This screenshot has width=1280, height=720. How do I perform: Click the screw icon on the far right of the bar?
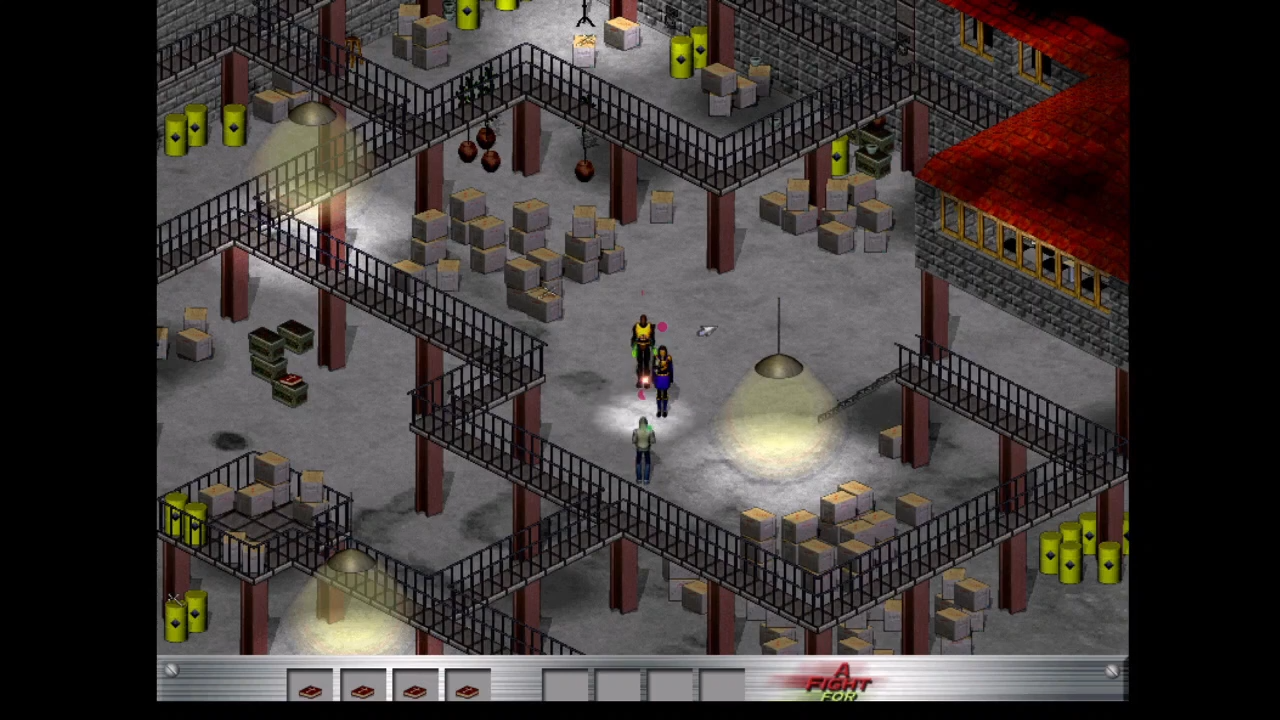pos(1113,672)
